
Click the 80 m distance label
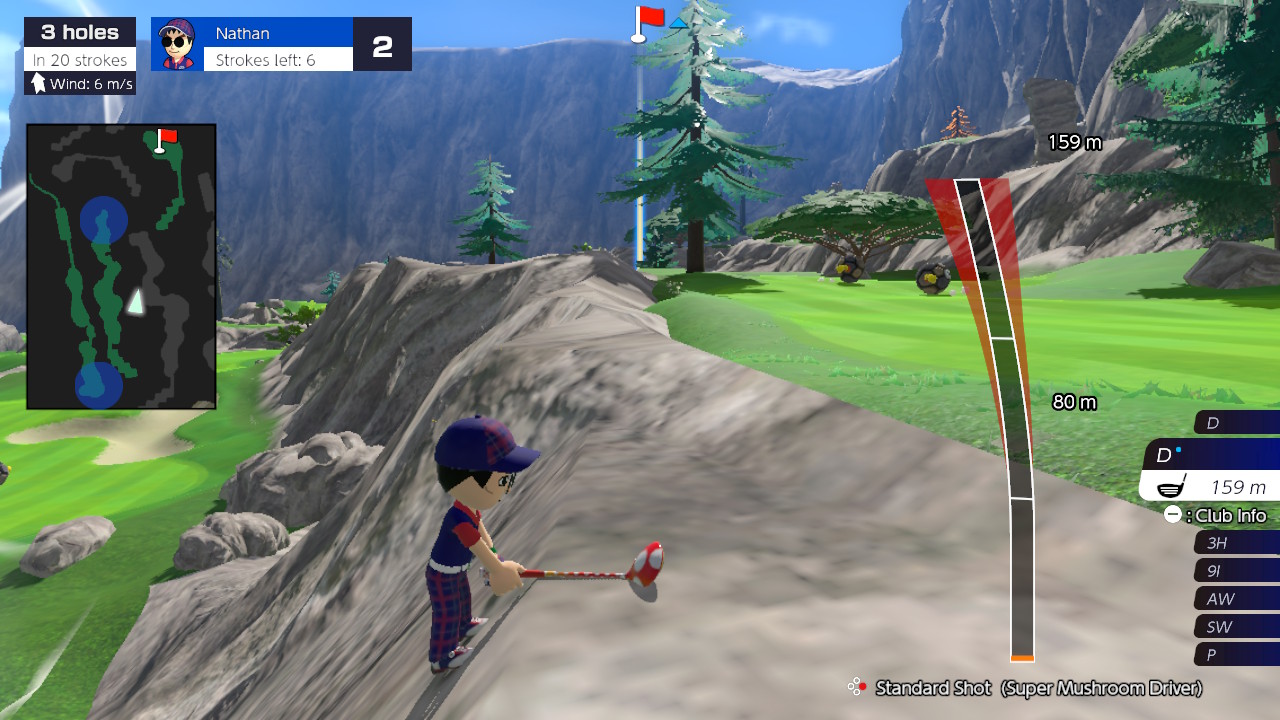click(x=1076, y=403)
